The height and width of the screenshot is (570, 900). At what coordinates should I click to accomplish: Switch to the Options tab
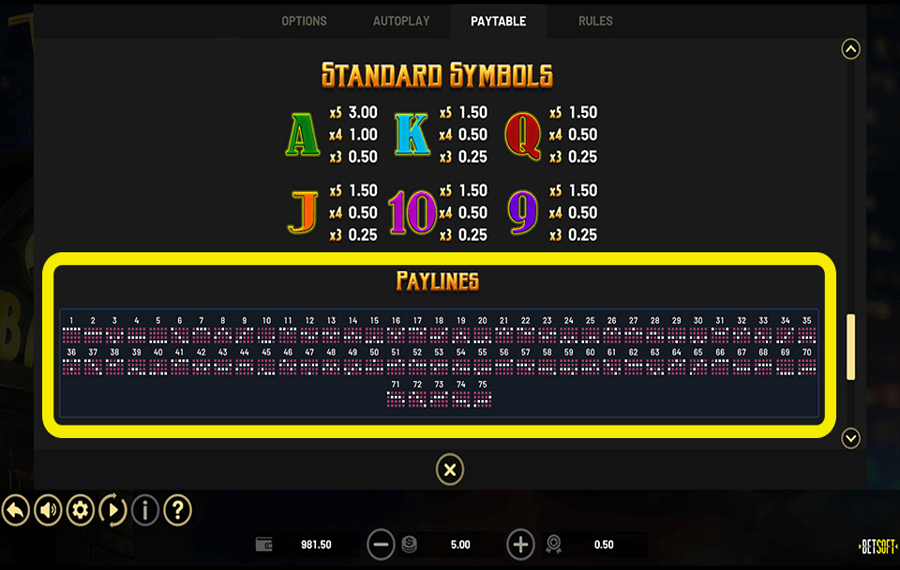tap(304, 21)
